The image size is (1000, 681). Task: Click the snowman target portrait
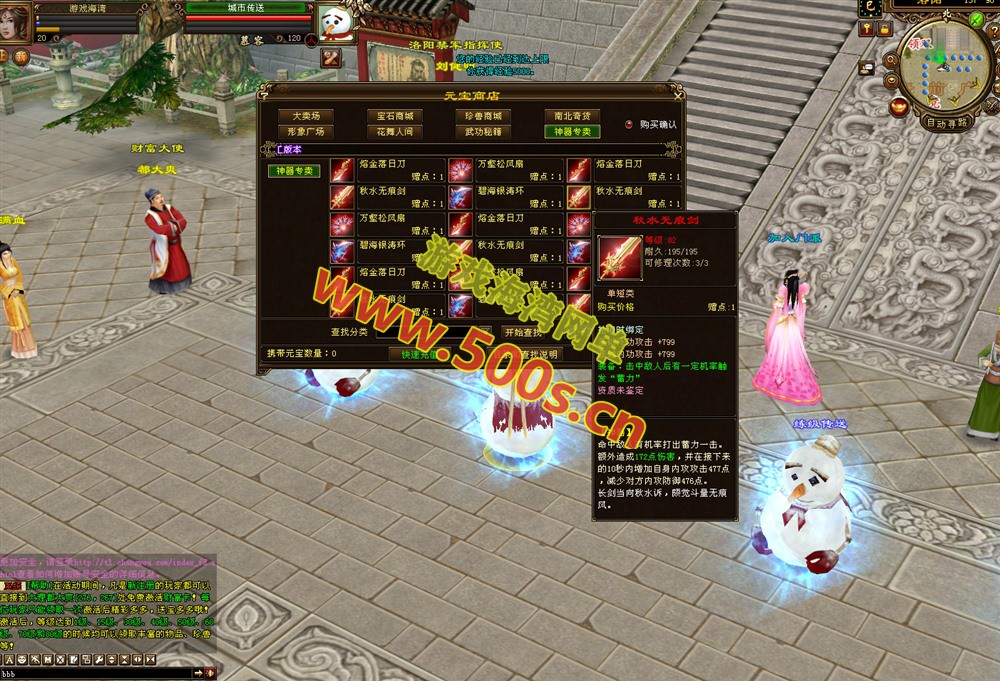click(337, 23)
